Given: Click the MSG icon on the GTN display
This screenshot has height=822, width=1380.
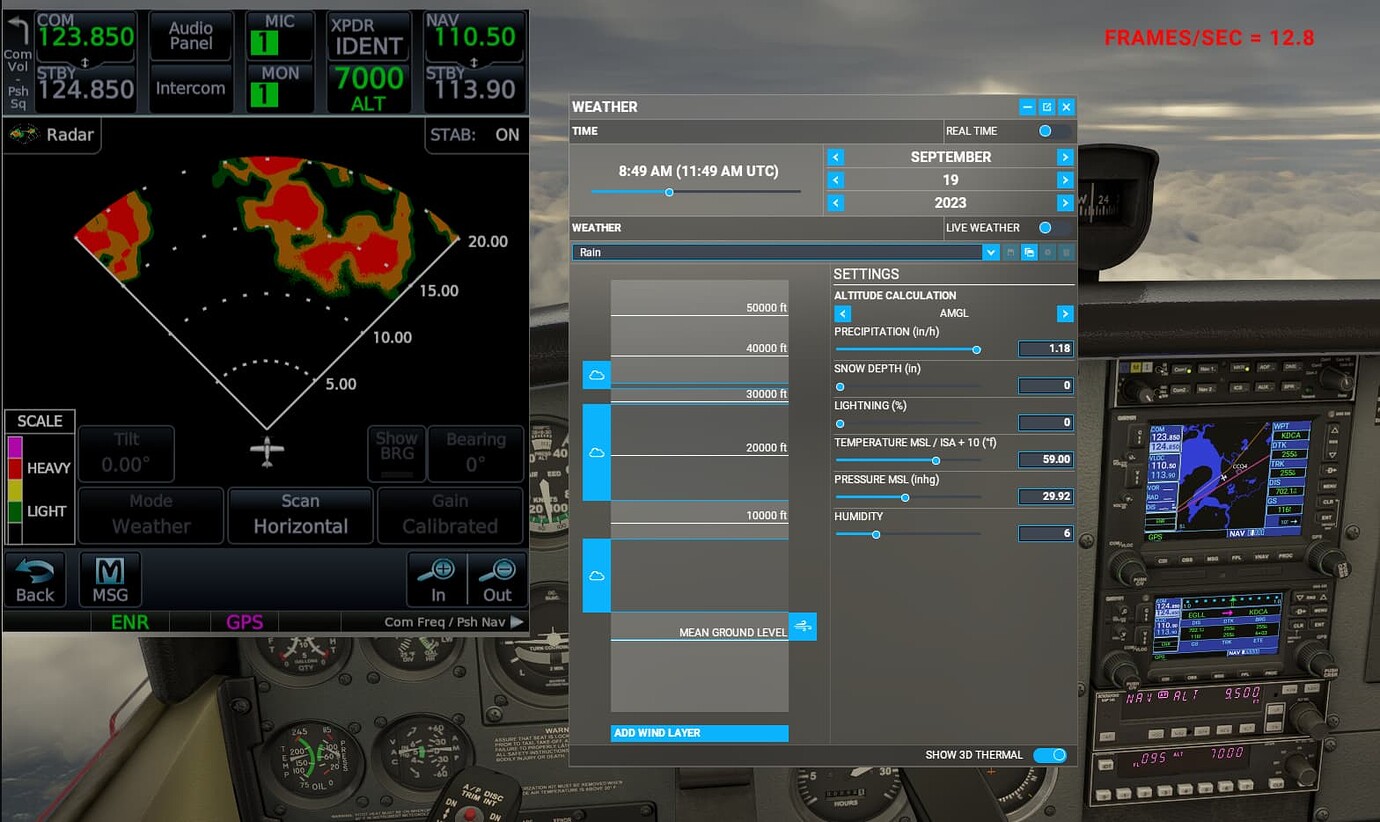Looking at the screenshot, I should (x=110, y=578).
